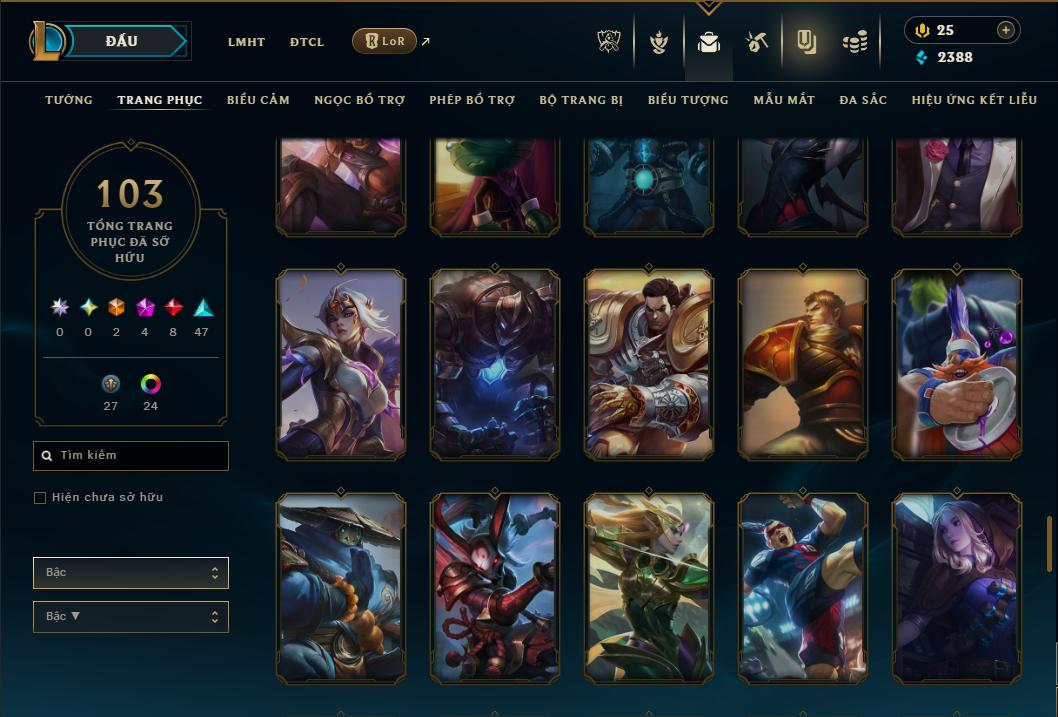Toggle the Hiện chưa sở hữu checkbox
Viewport: 1058px width, 717px height.
[40, 498]
